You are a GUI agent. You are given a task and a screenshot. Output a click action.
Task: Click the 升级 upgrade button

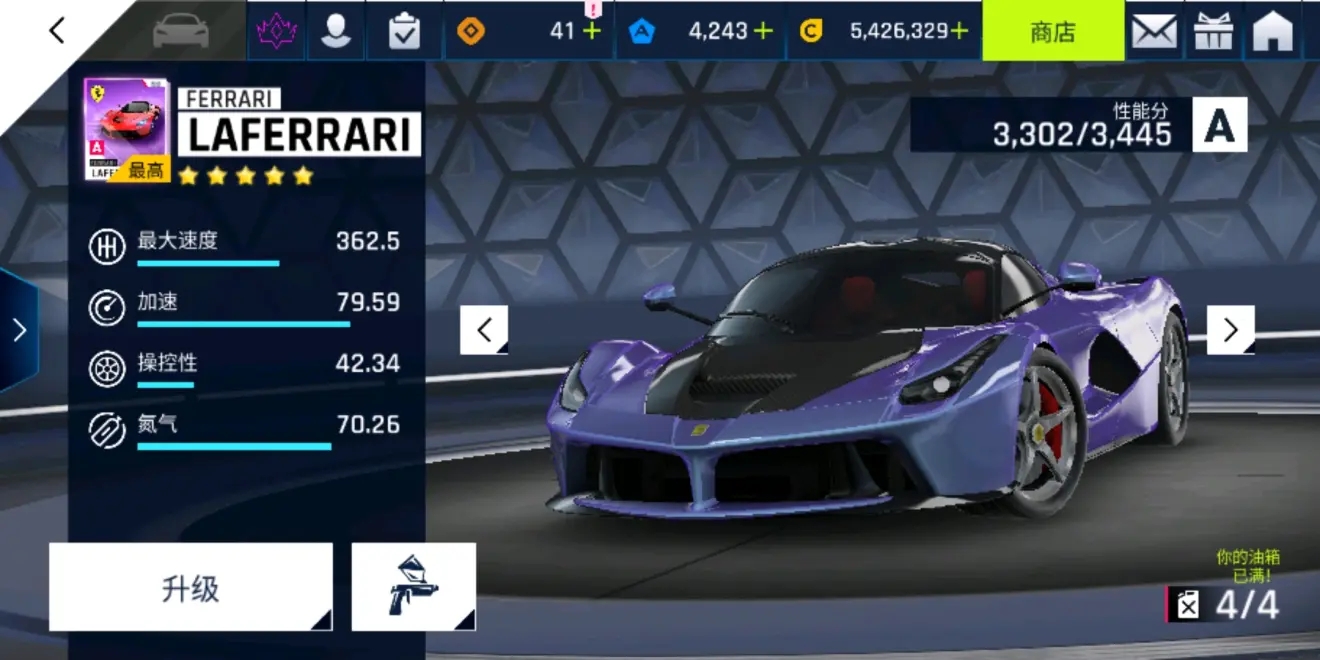point(190,587)
